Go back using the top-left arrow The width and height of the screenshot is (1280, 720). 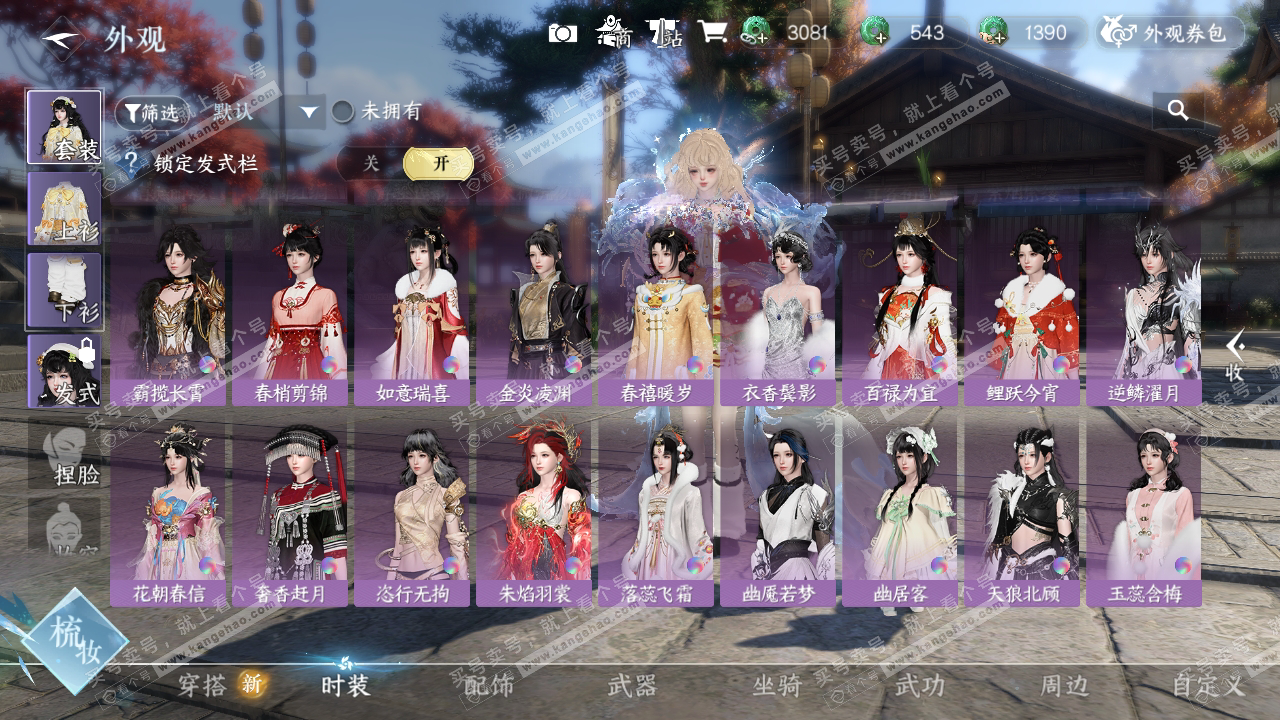tap(63, 38)
